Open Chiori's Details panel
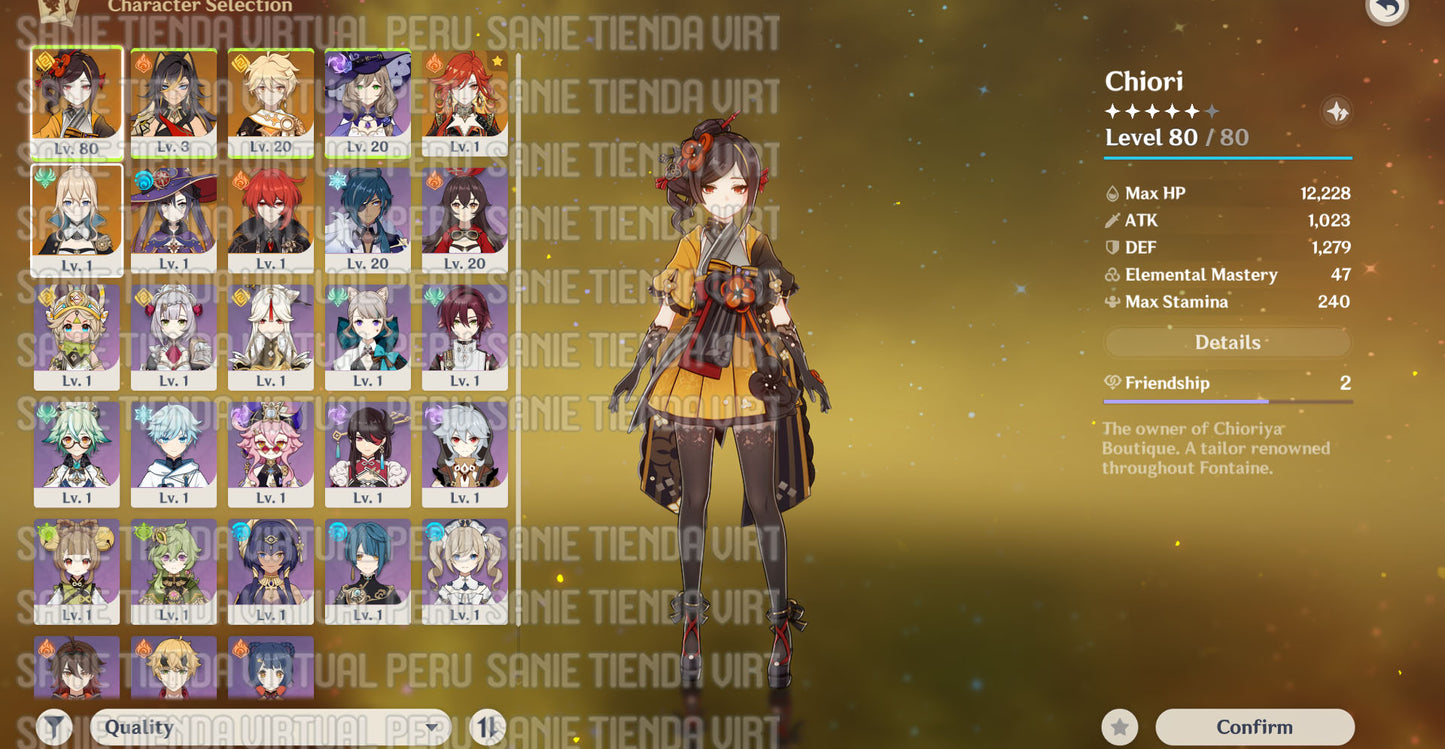This screenshot has height=749, width=1445. (x=1227, y=343)
